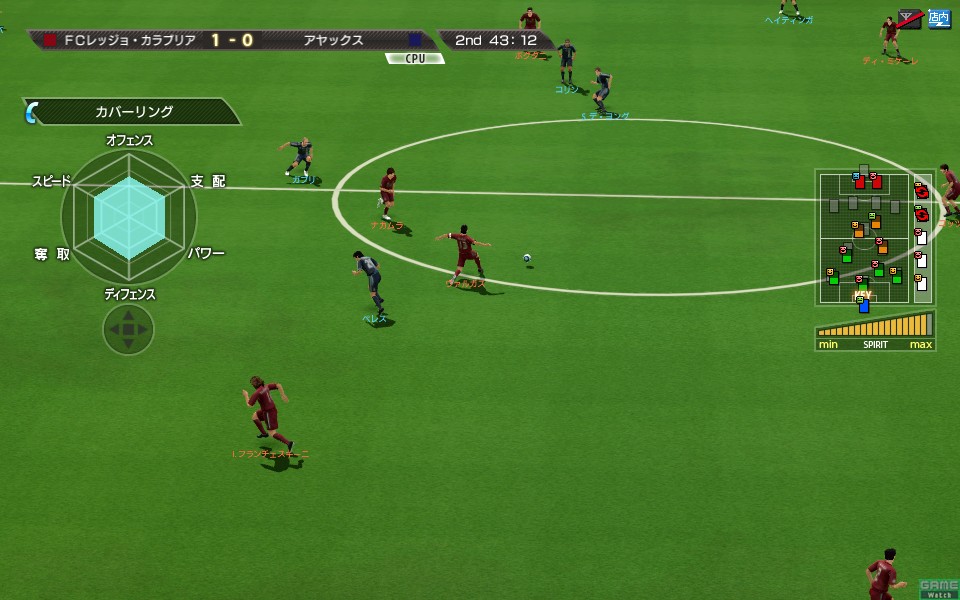Click the 店内 button in the corner
The image size is (960, 600).
click(939, 18)
